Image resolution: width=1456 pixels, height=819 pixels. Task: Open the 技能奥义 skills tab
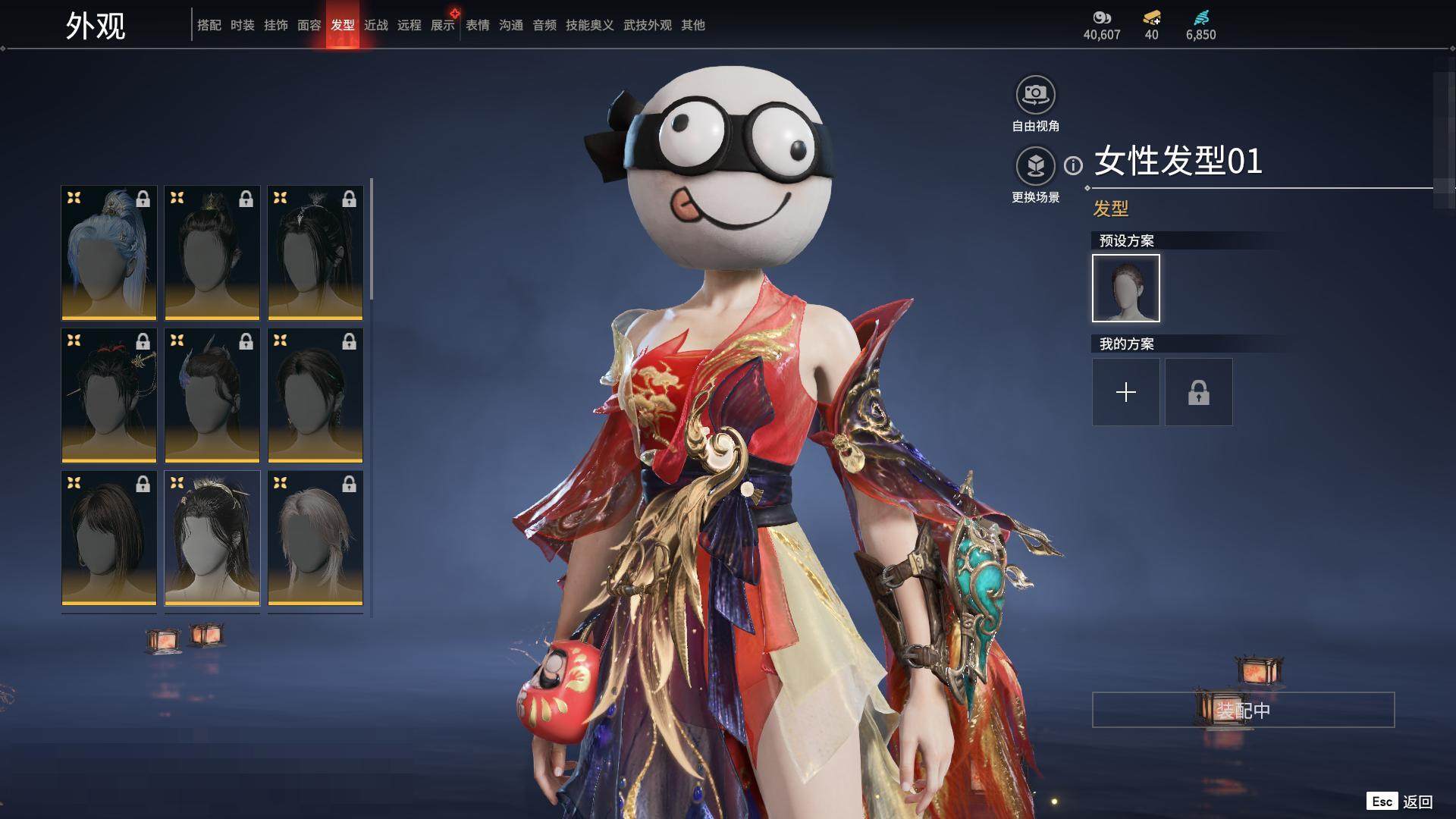(x=589, y=25)
